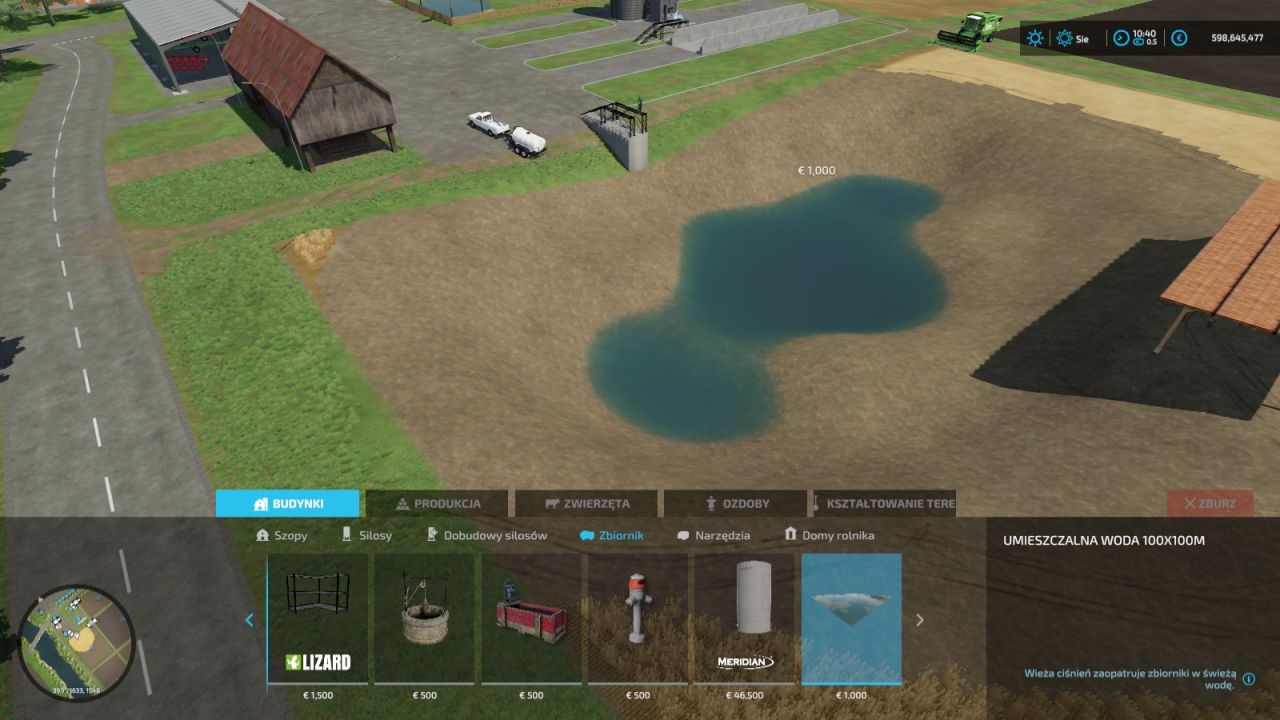Click the circular minimap
1280x720 pixels.
pos(76,643)
